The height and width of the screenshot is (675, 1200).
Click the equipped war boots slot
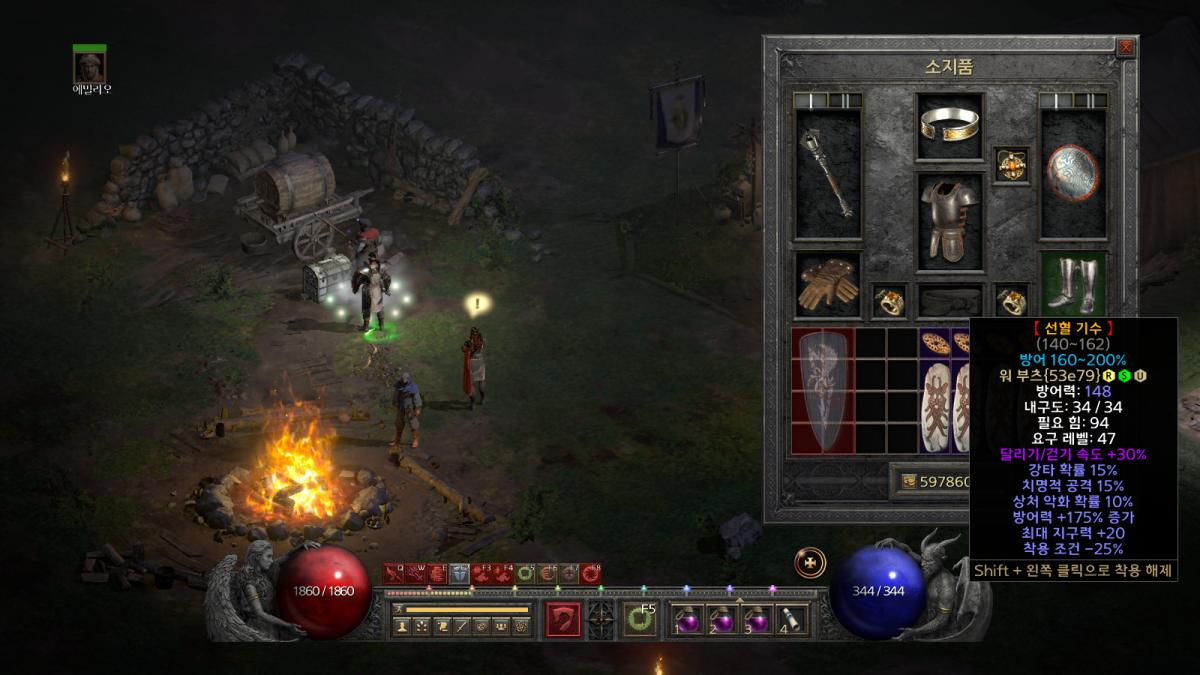pos(1073,284)
